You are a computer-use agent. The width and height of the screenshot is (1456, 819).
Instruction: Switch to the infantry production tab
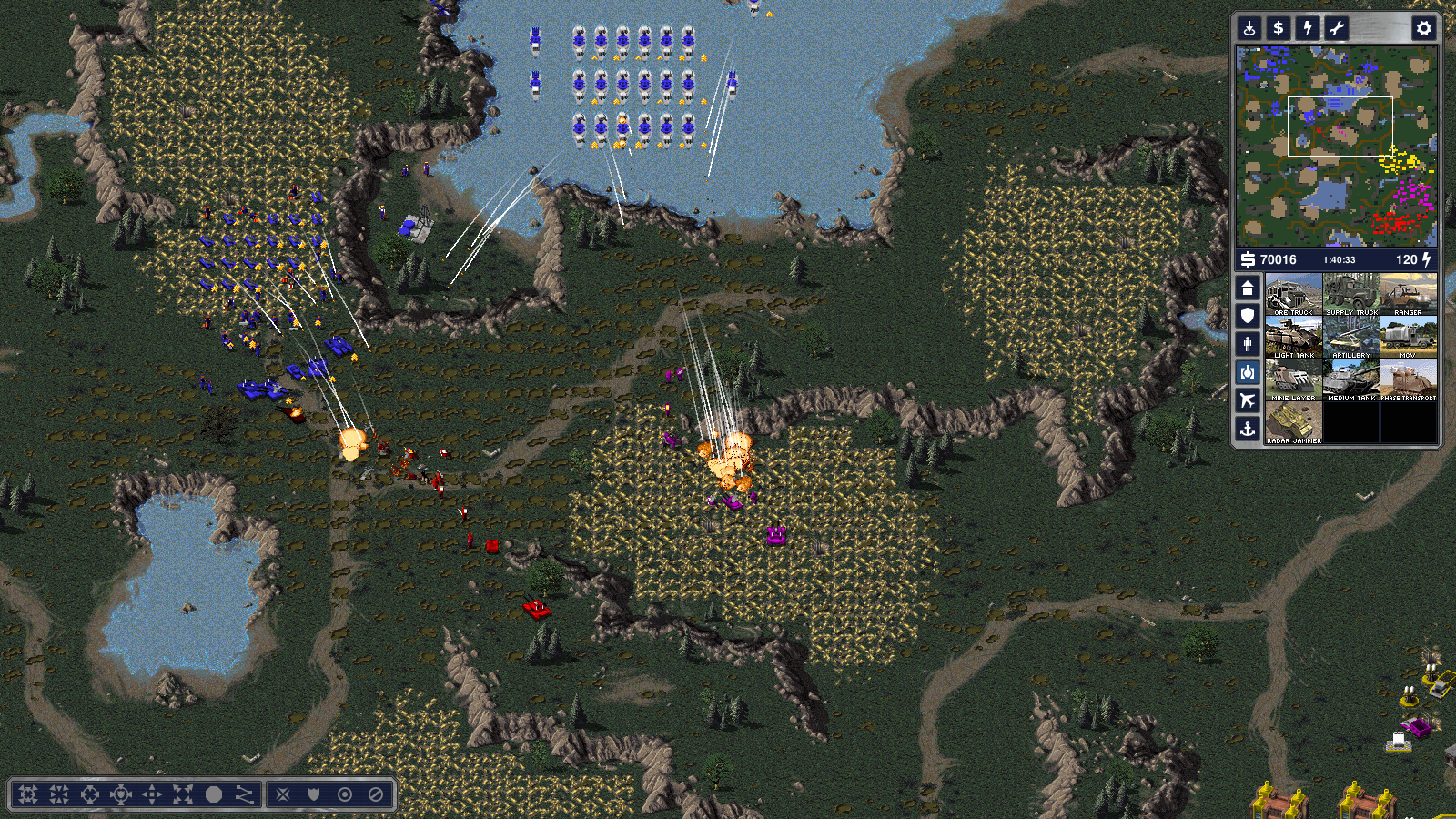[1248, 344]
